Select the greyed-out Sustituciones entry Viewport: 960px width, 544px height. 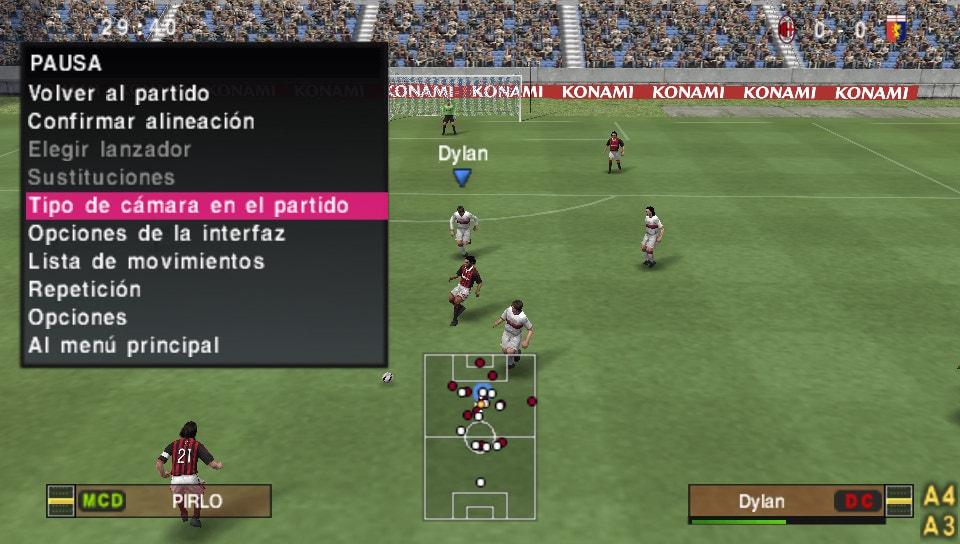tap(102, 178)
